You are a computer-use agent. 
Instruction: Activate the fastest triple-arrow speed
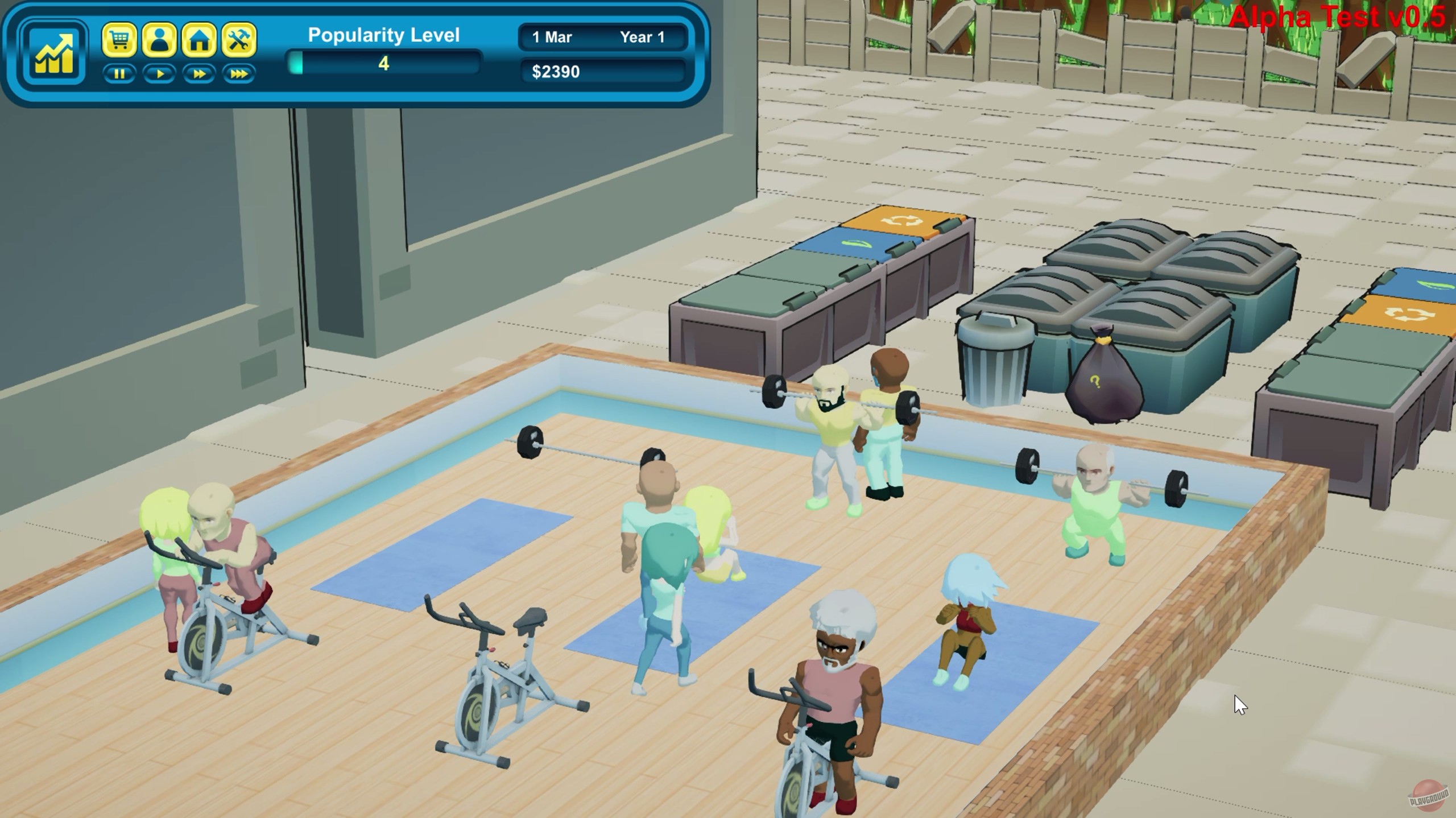point(239,74)
